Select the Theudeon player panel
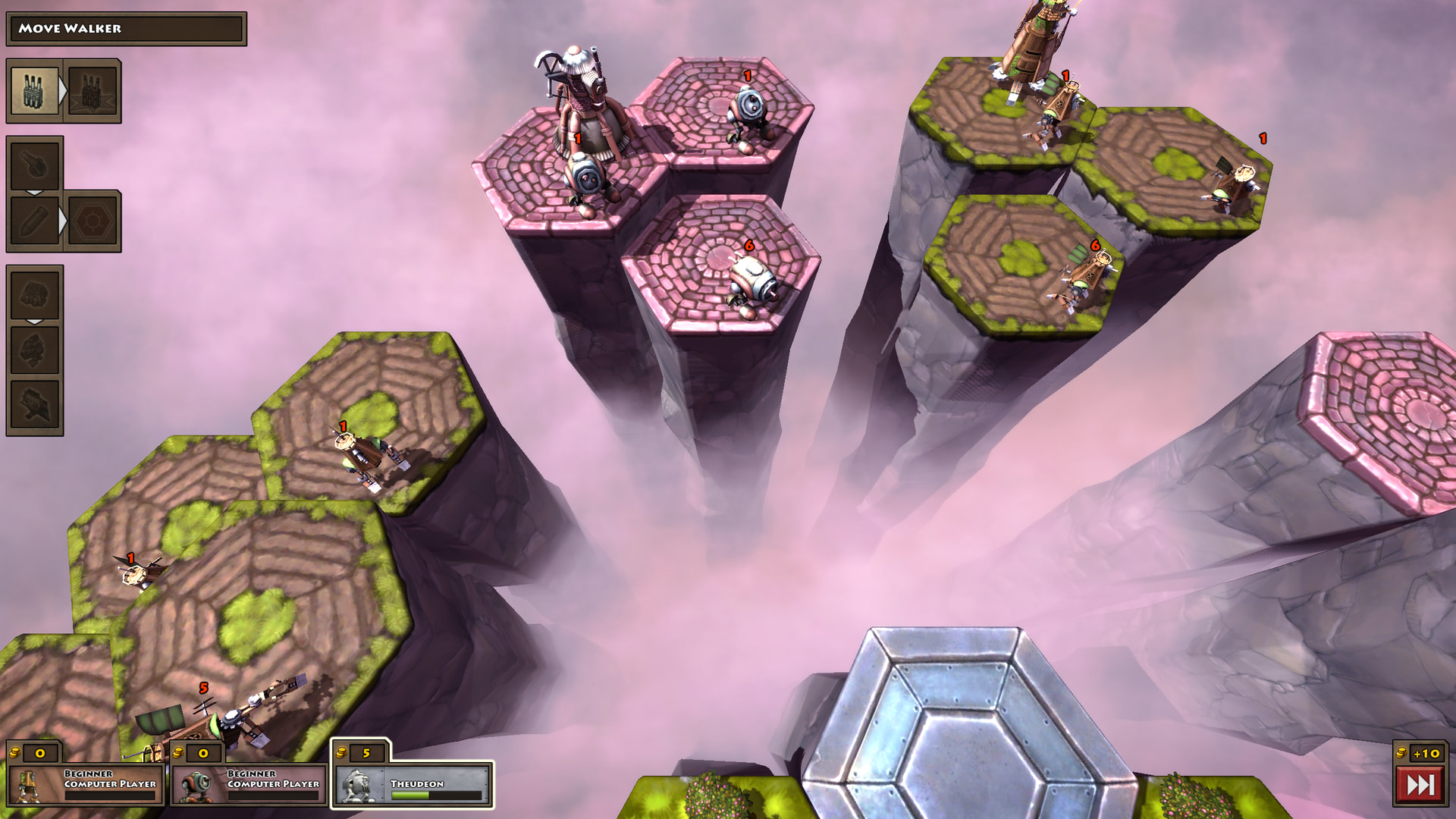Screen dimensions: 1456x819 click(x=413, y=784)
